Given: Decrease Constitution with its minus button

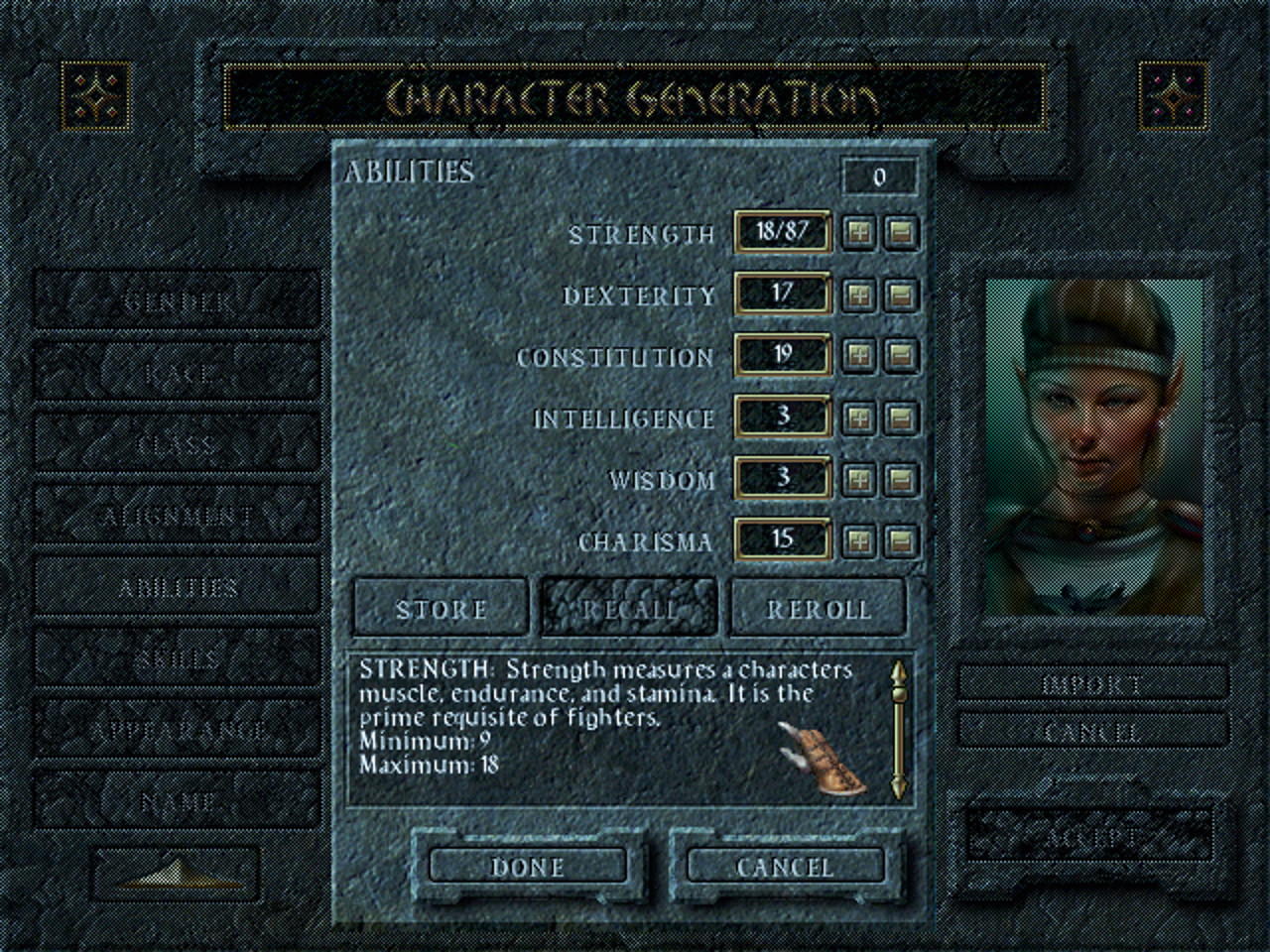Looking at the screenshot, I should point(902,357).
